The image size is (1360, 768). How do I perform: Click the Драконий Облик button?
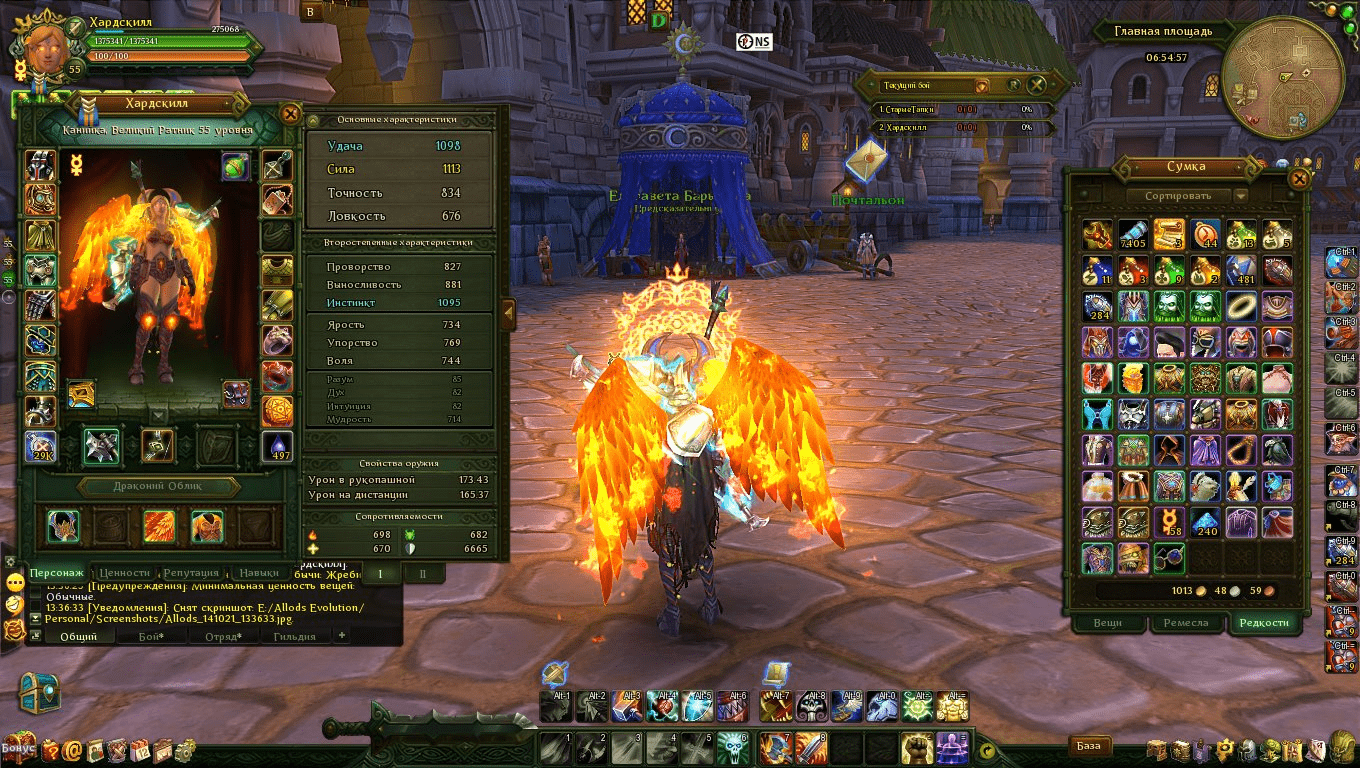click(x=158, y=487)
